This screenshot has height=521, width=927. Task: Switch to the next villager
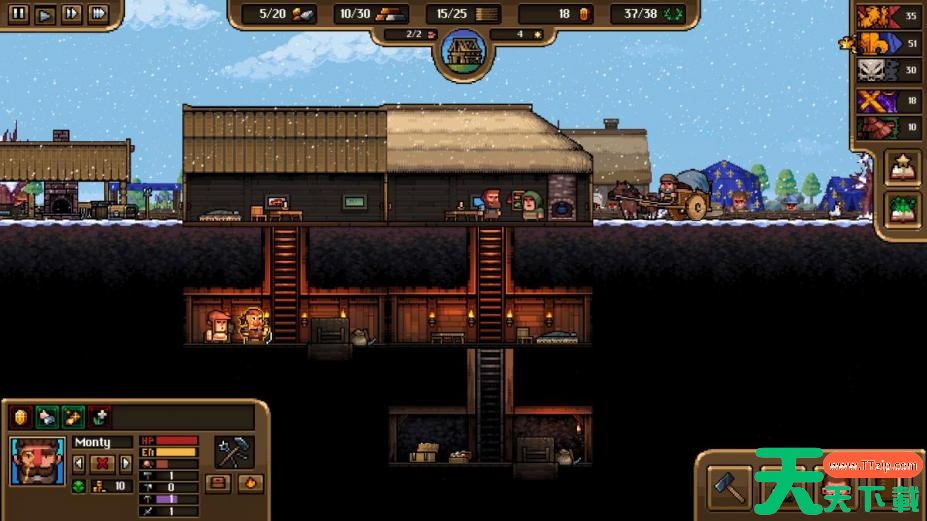coord(125,463)
